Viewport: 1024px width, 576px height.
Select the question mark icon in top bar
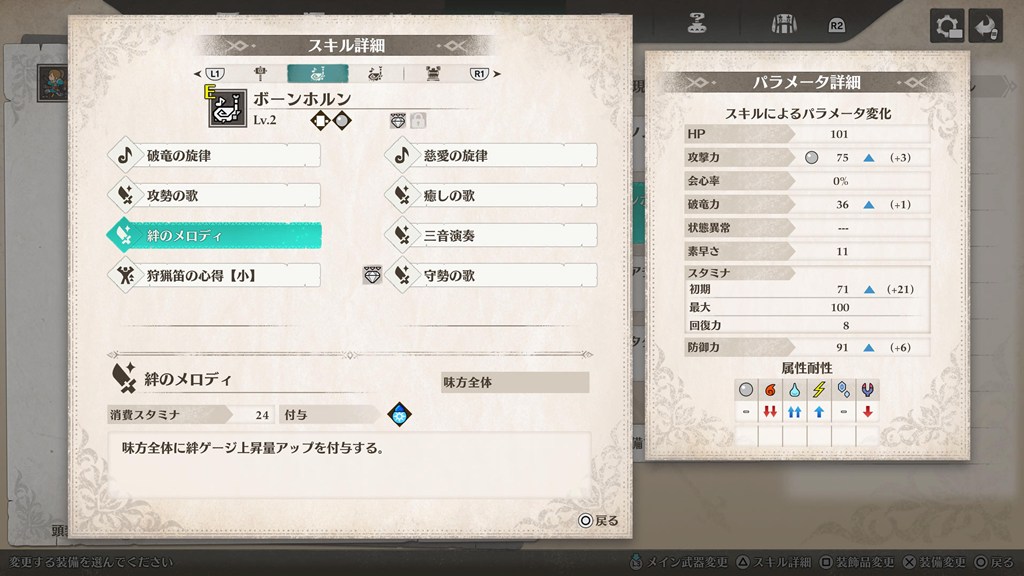[699, 24]
